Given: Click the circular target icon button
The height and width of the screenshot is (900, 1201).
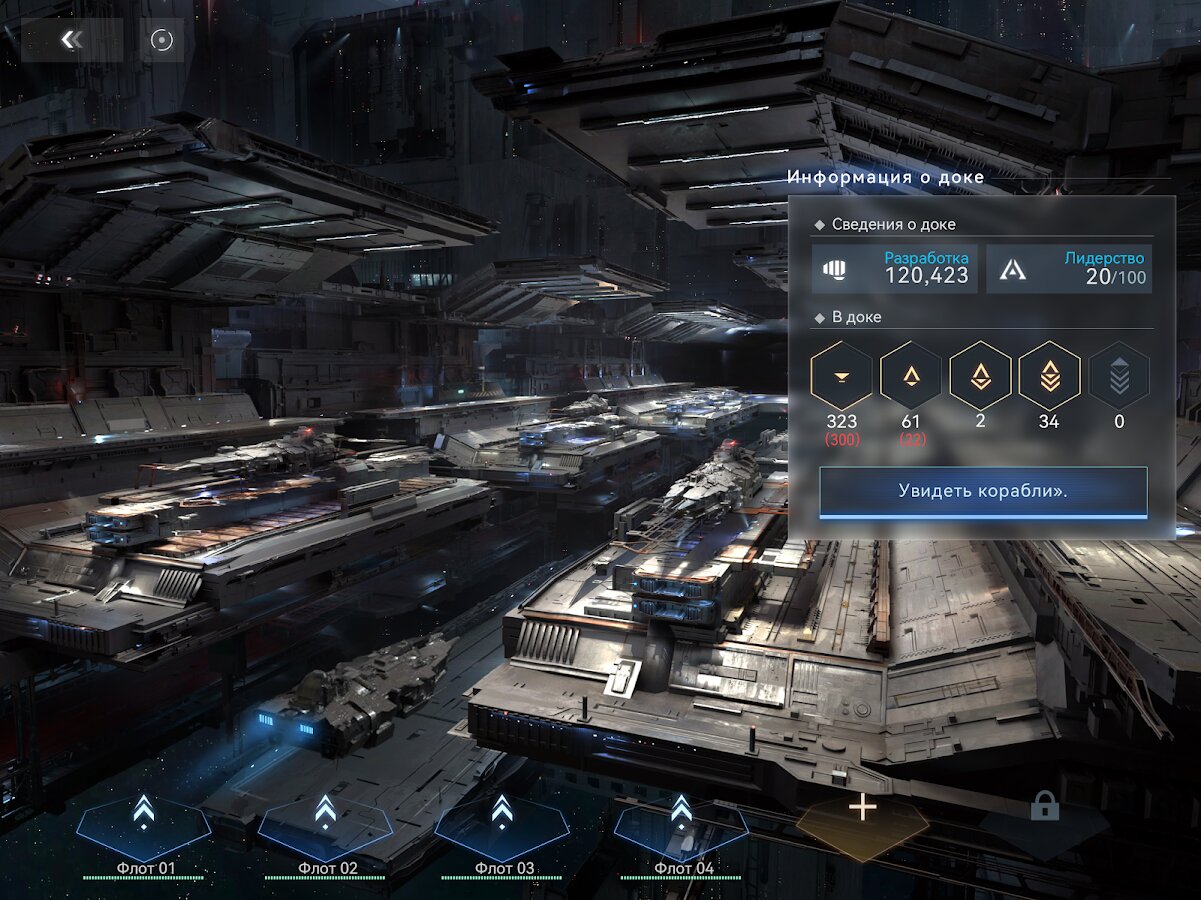Looking at the screenshot, I should click(x=162, y=40).
